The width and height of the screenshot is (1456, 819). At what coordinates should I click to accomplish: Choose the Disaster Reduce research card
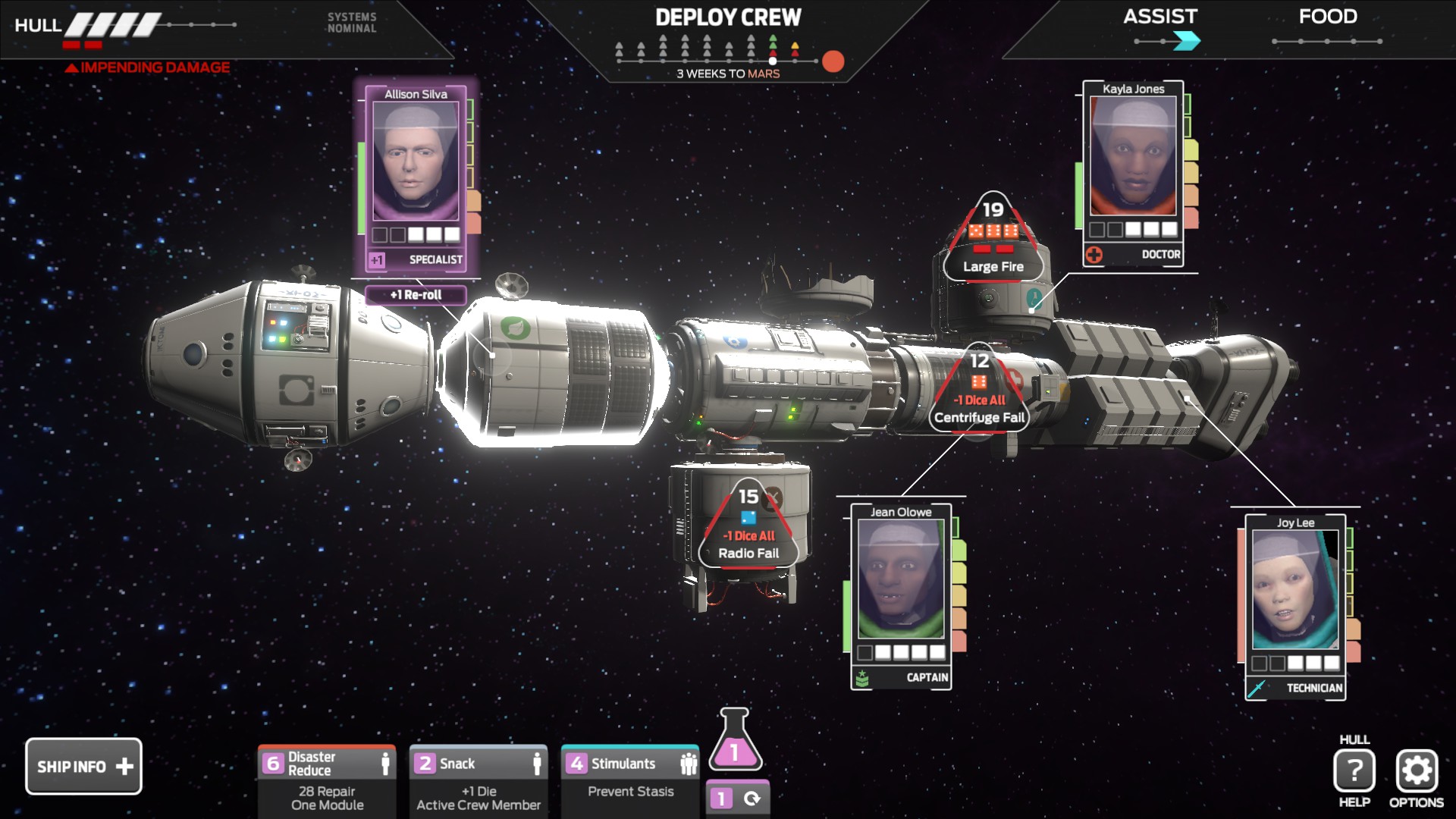click(327, 781)
